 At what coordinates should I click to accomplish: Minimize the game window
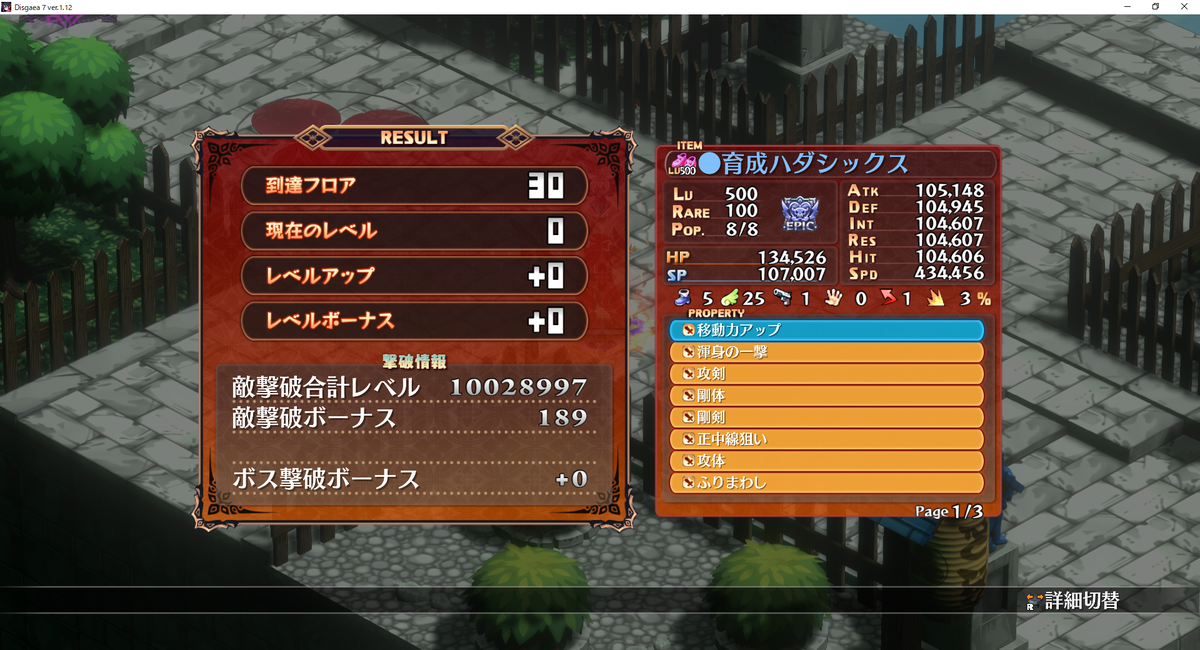1127,7
